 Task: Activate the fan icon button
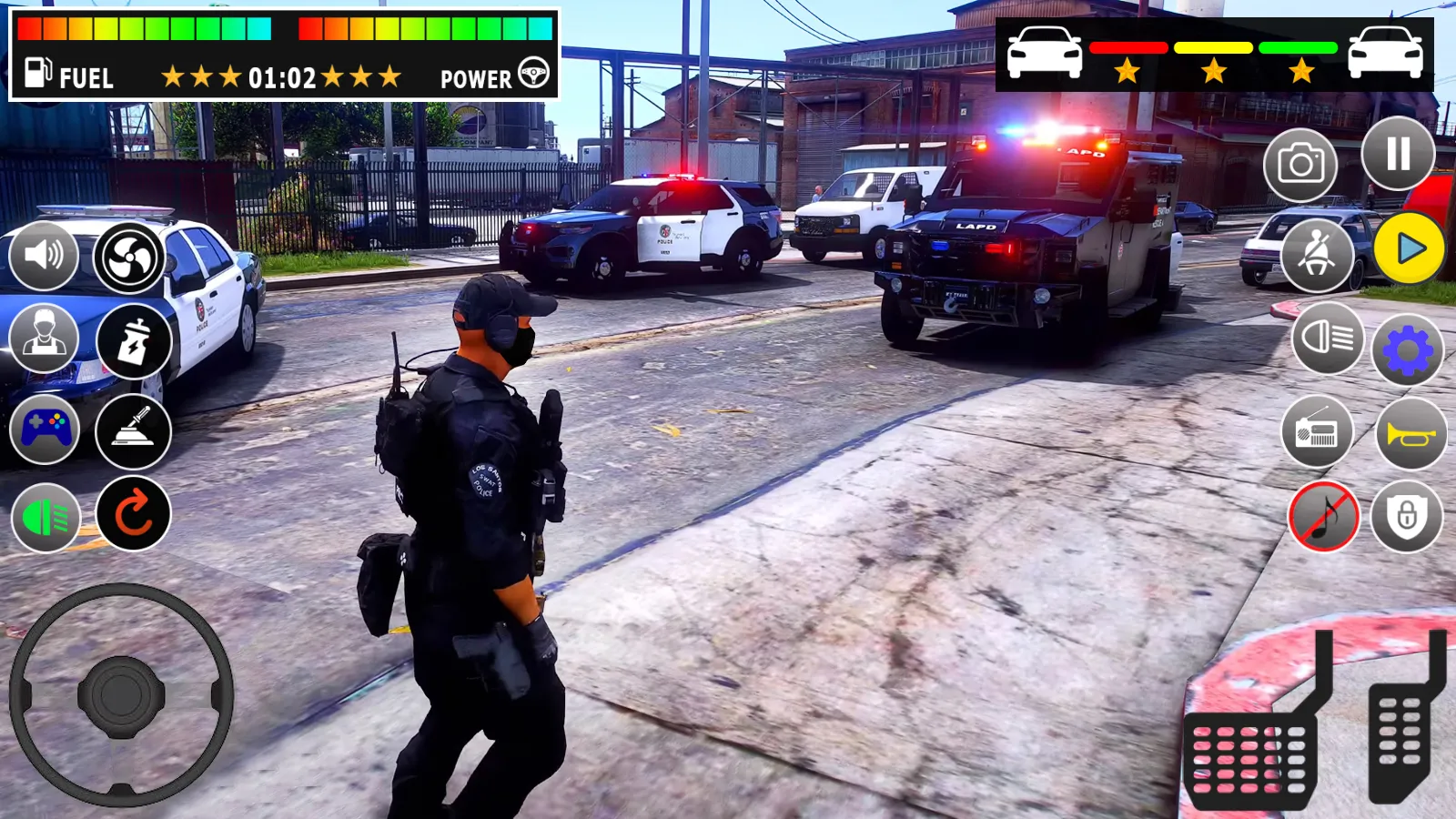pos(129,258)
